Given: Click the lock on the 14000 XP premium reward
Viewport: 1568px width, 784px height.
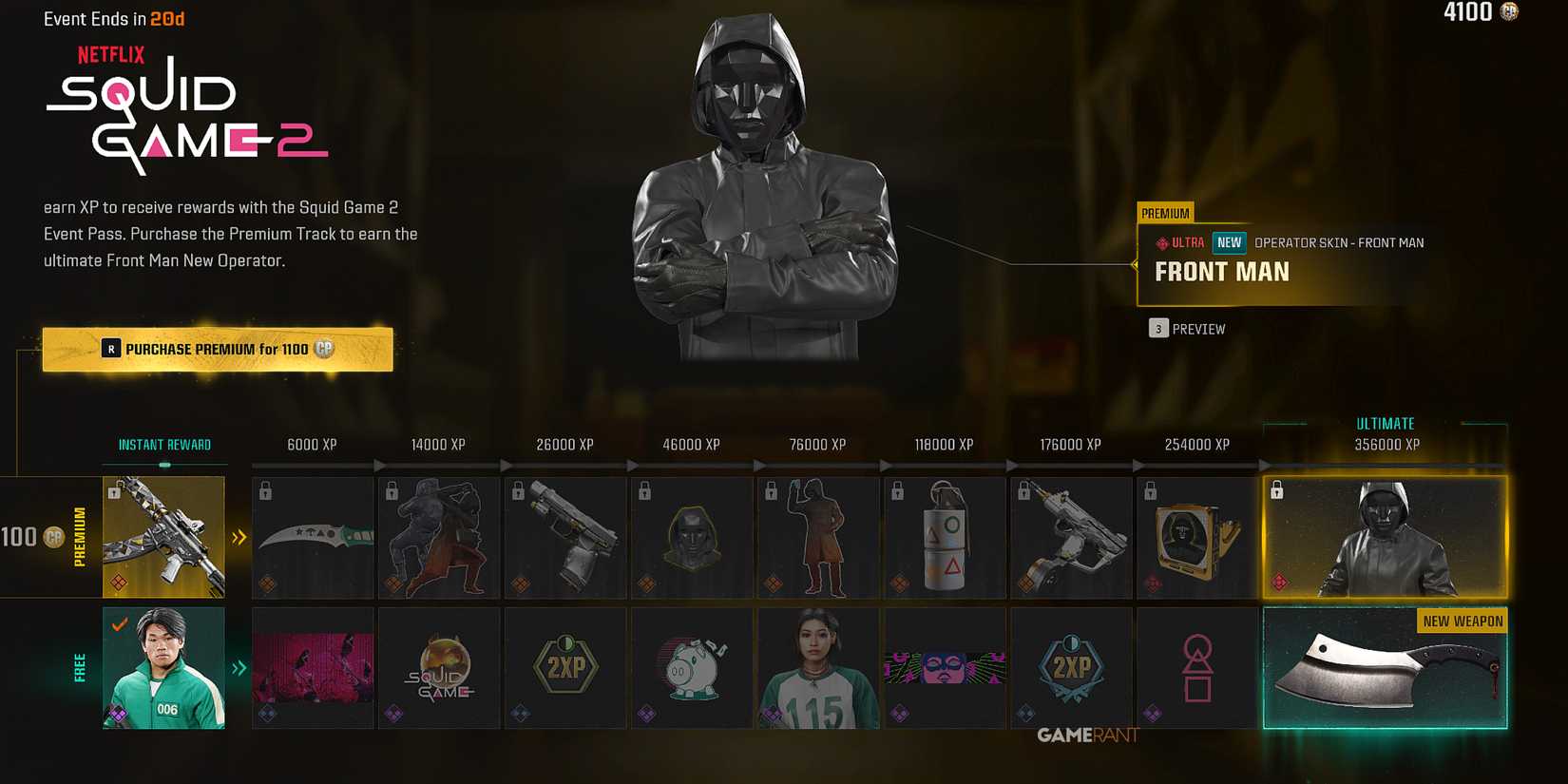Looking at the screenshot, I should 392,491.
